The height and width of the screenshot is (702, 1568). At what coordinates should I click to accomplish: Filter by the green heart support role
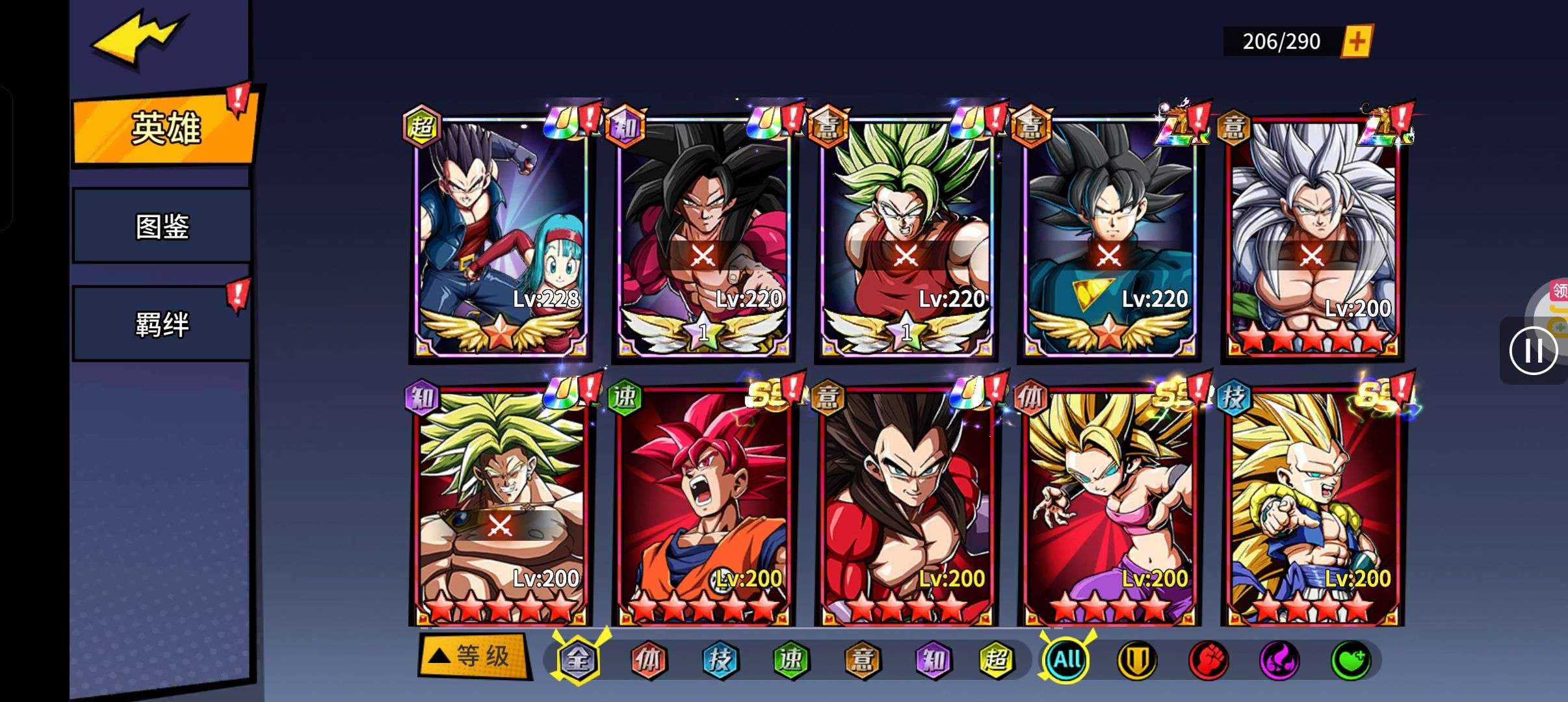coord(1350,660)
